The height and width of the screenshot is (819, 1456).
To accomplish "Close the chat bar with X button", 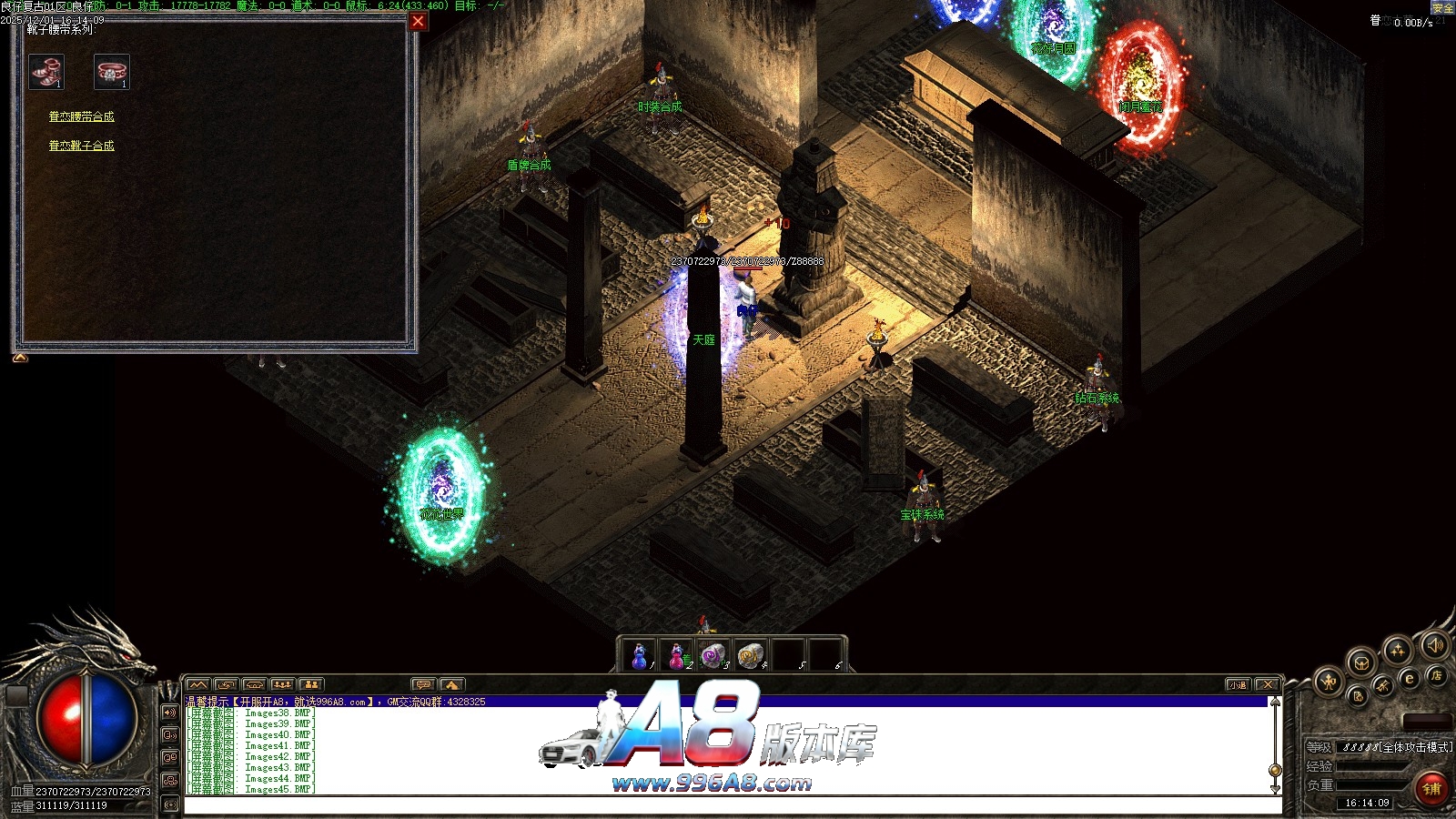I will click(1266, 684).
